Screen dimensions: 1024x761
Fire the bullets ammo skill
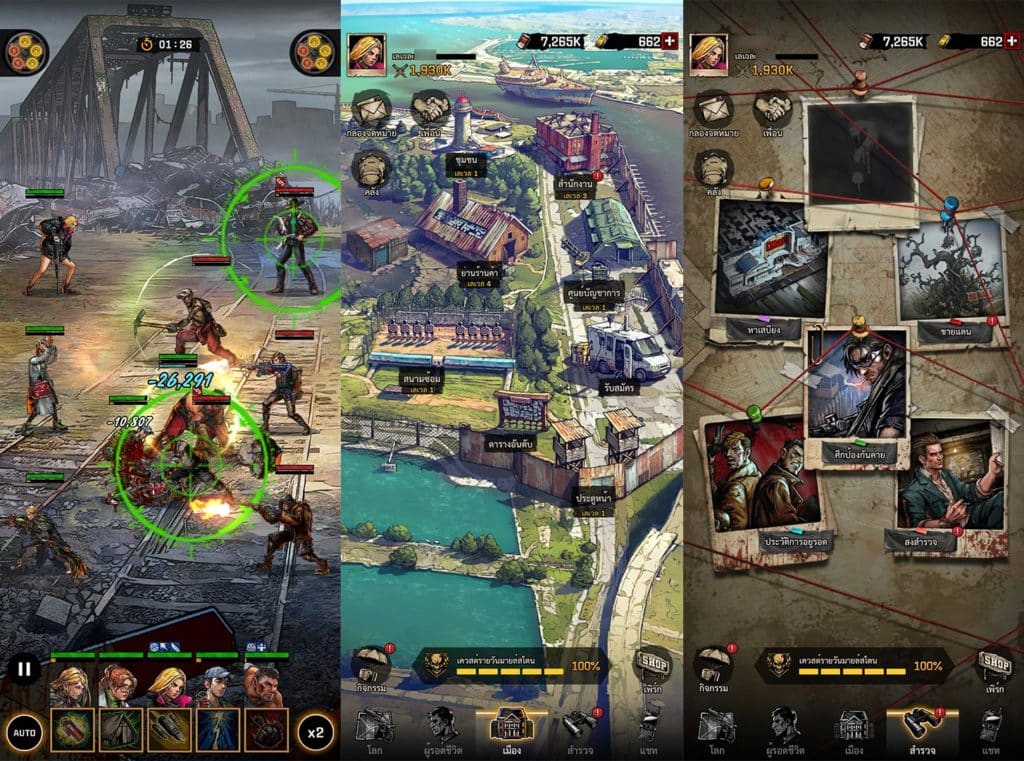click(x=169, y=730)
